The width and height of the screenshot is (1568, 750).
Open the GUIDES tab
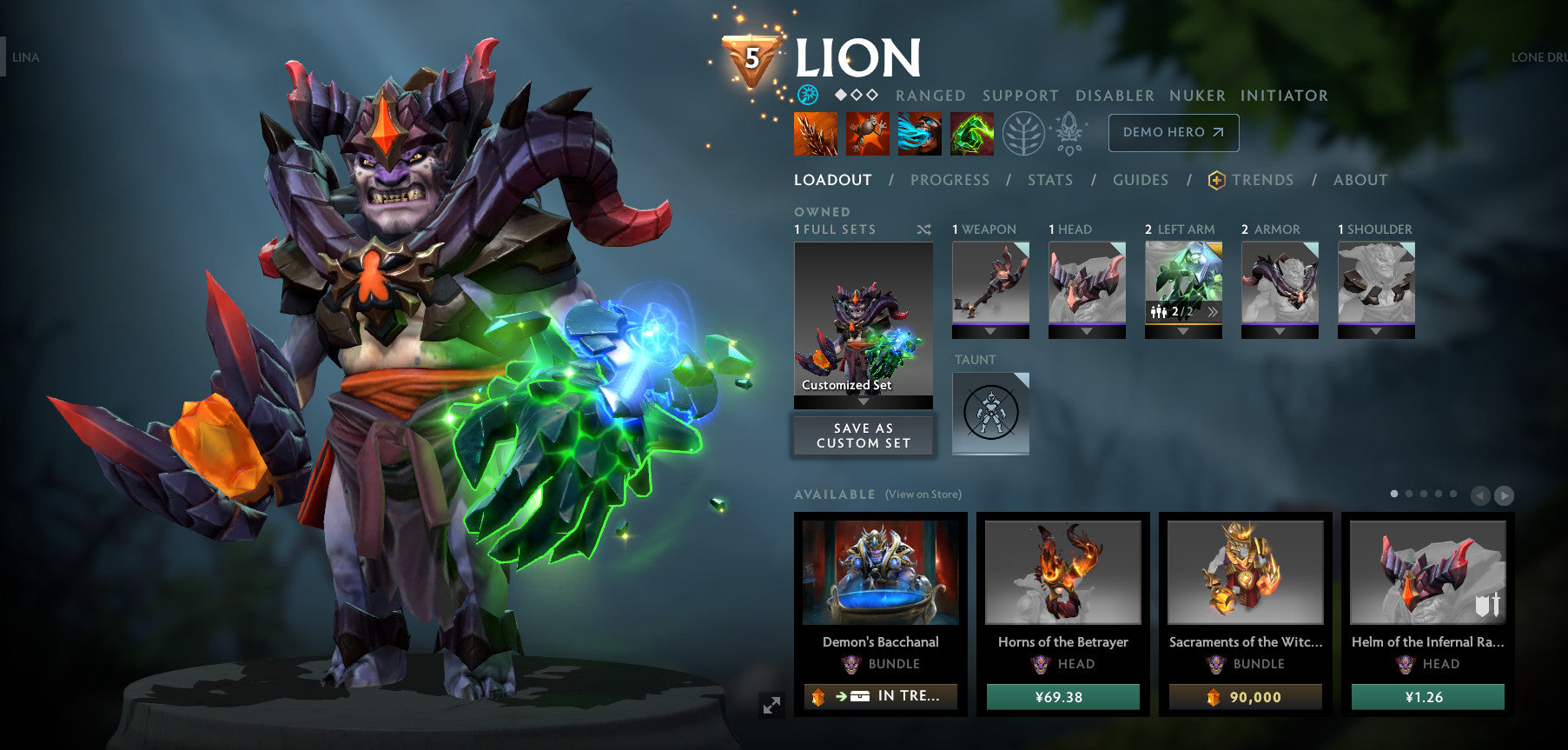click(x=1140, y=180)
